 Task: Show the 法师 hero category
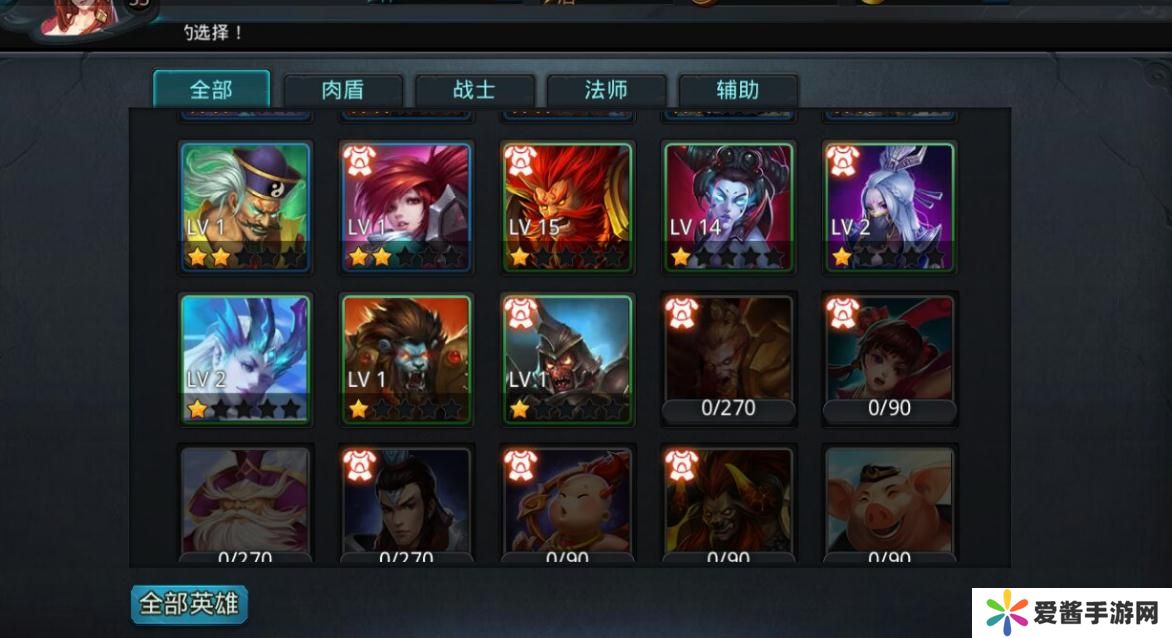(606, 91)
